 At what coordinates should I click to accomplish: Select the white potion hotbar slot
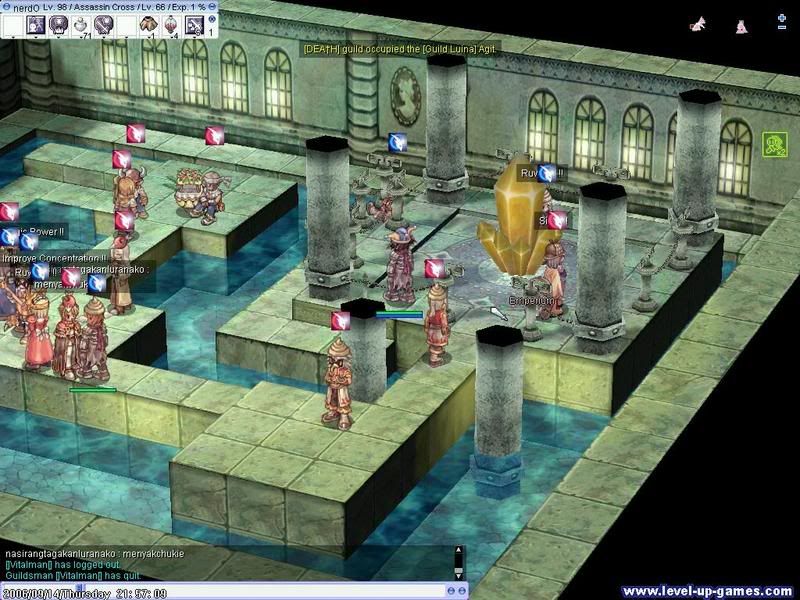click(x=82, y=24)
